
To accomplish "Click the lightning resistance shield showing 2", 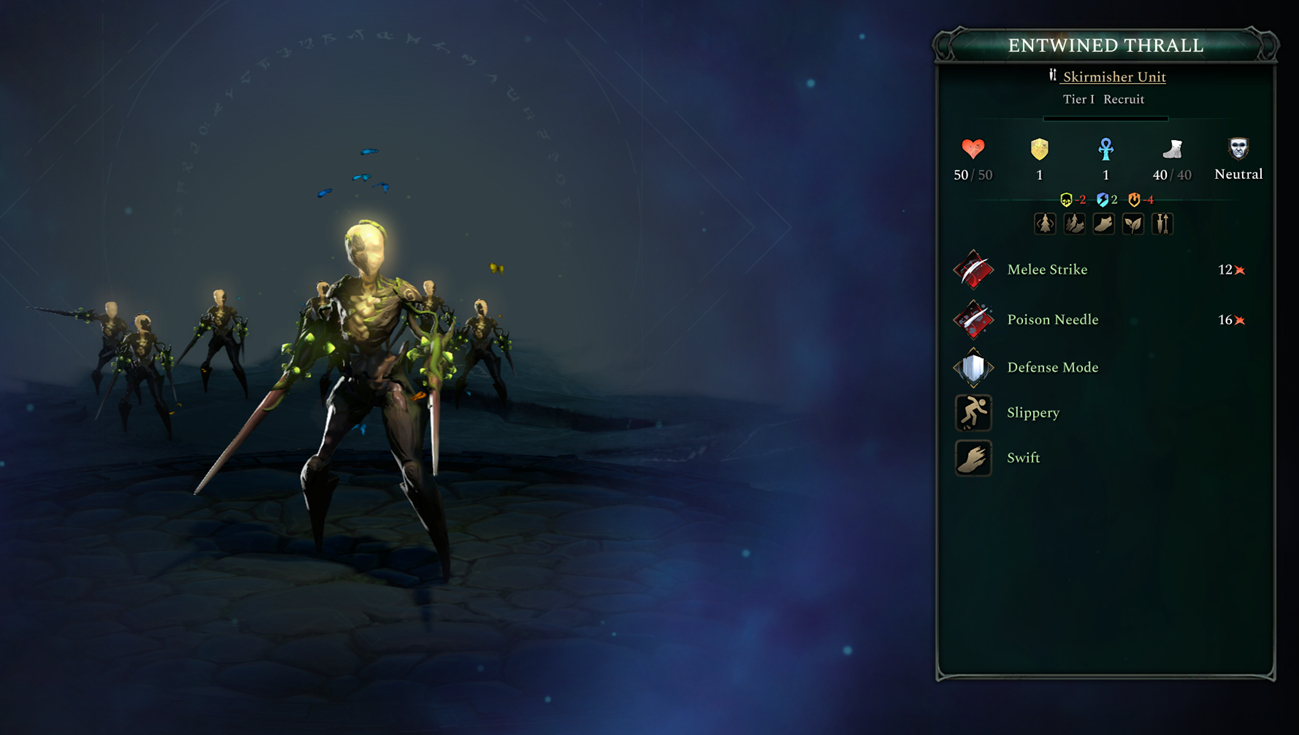I will pos(1103,198).
